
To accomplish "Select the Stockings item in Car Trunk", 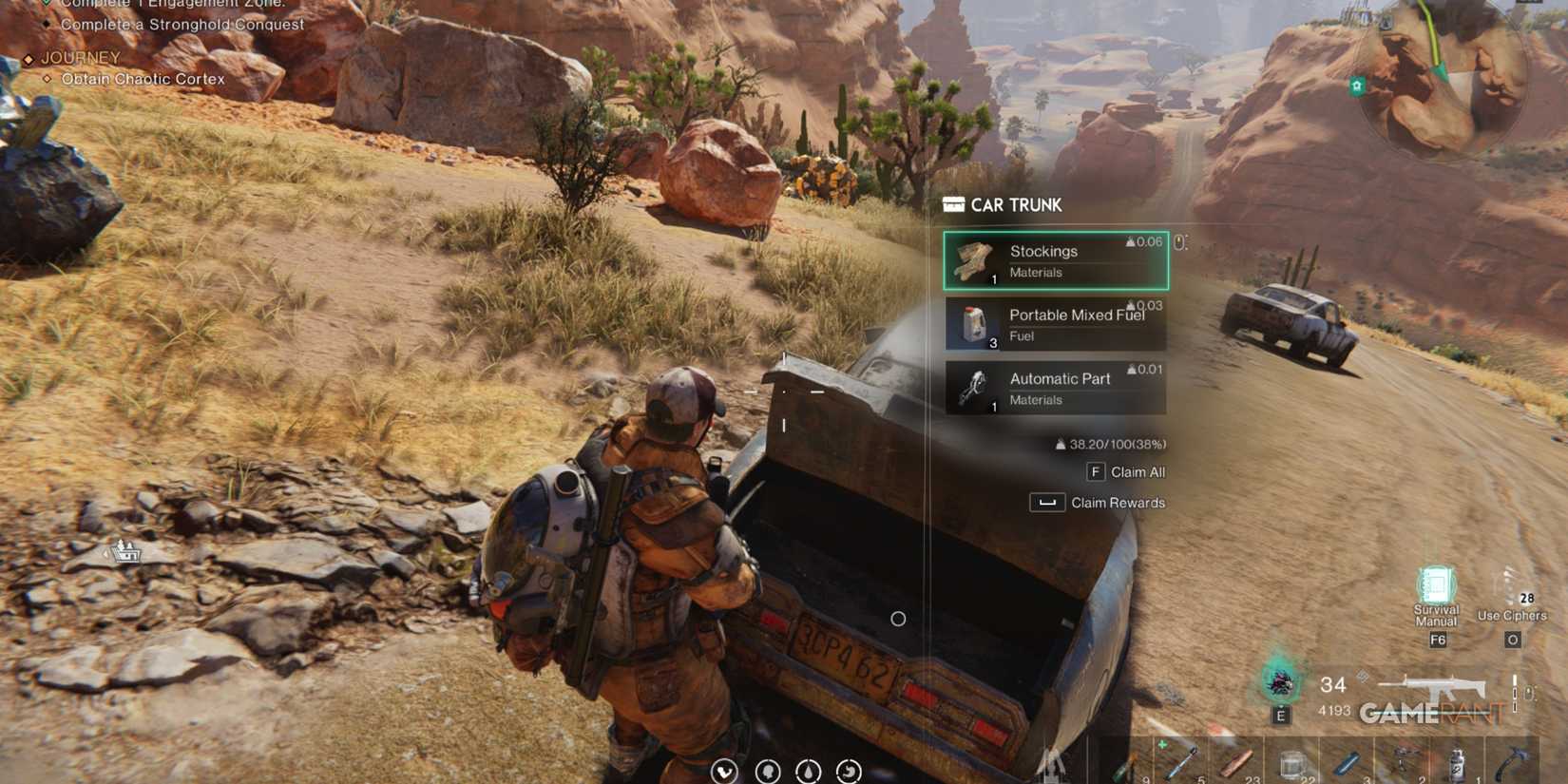I will [1055, 260].
